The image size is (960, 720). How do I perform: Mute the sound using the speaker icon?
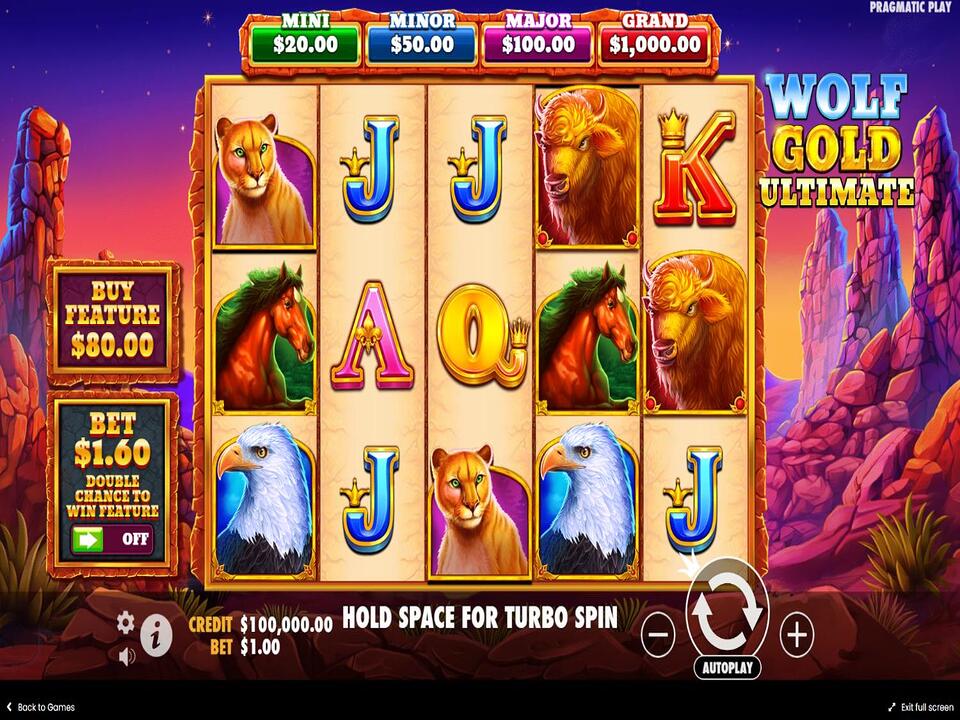click(127, 657)
